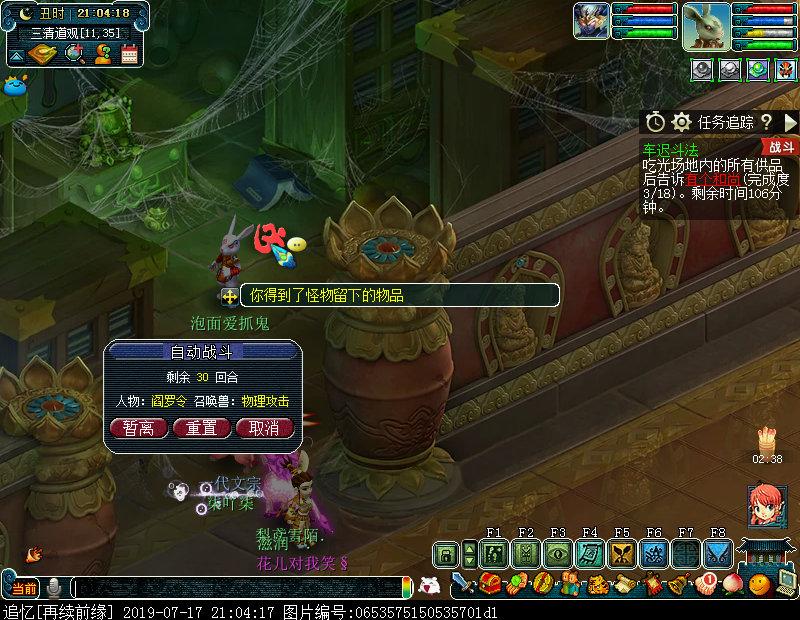Select the rabbit pet portrait
Viewport: 800px width, 620px height.
(707, 26)
